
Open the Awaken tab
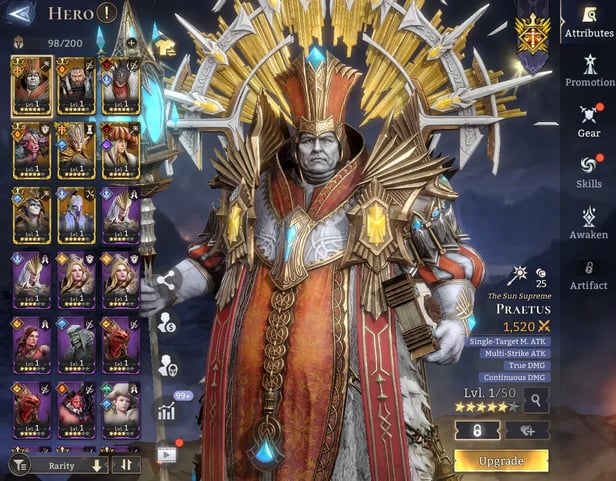click(589, 222)
